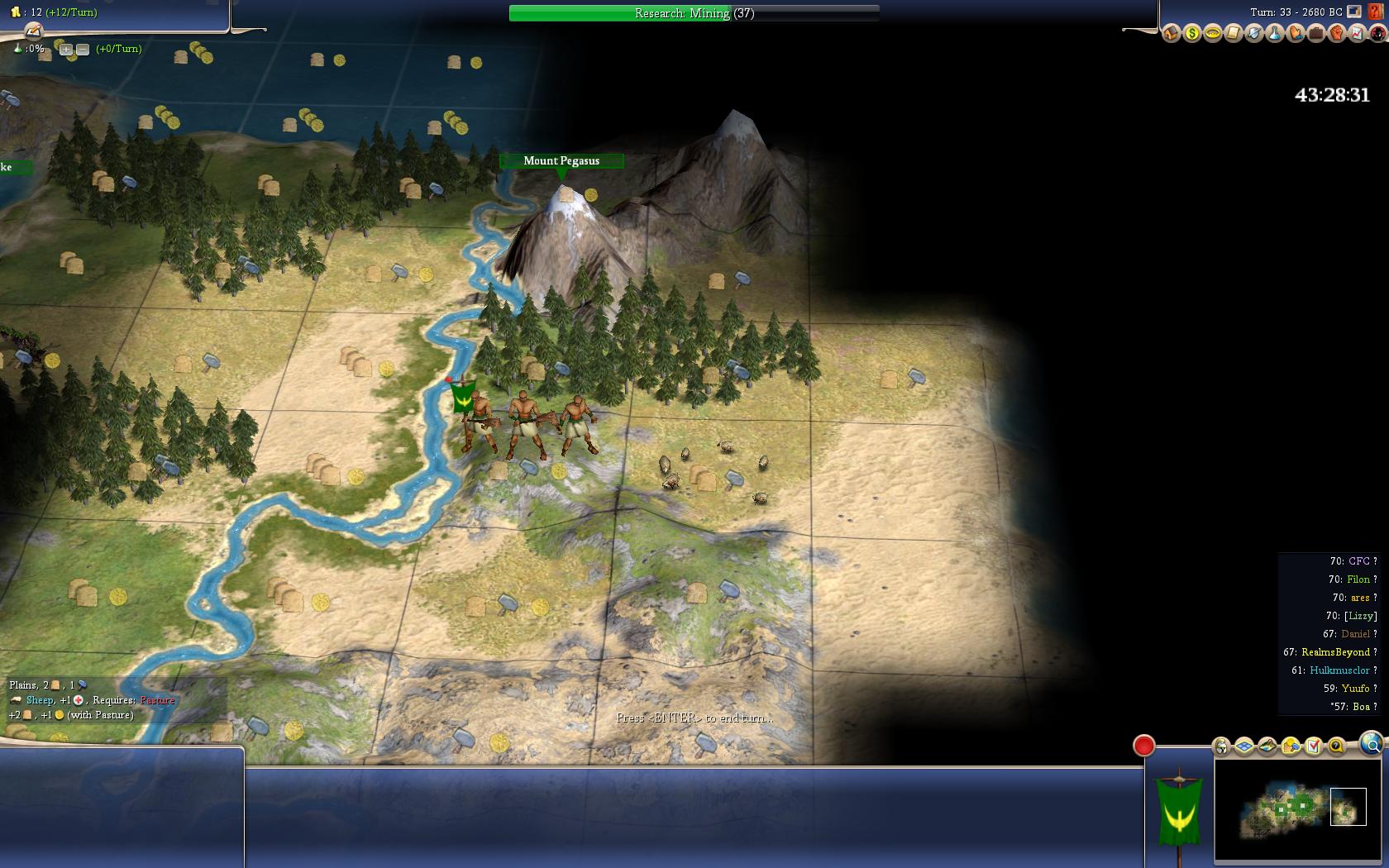The height and width of the screenshot is (868, 1389).
Task: Click the red end turn button
Action: click(x=1143, y=746)
